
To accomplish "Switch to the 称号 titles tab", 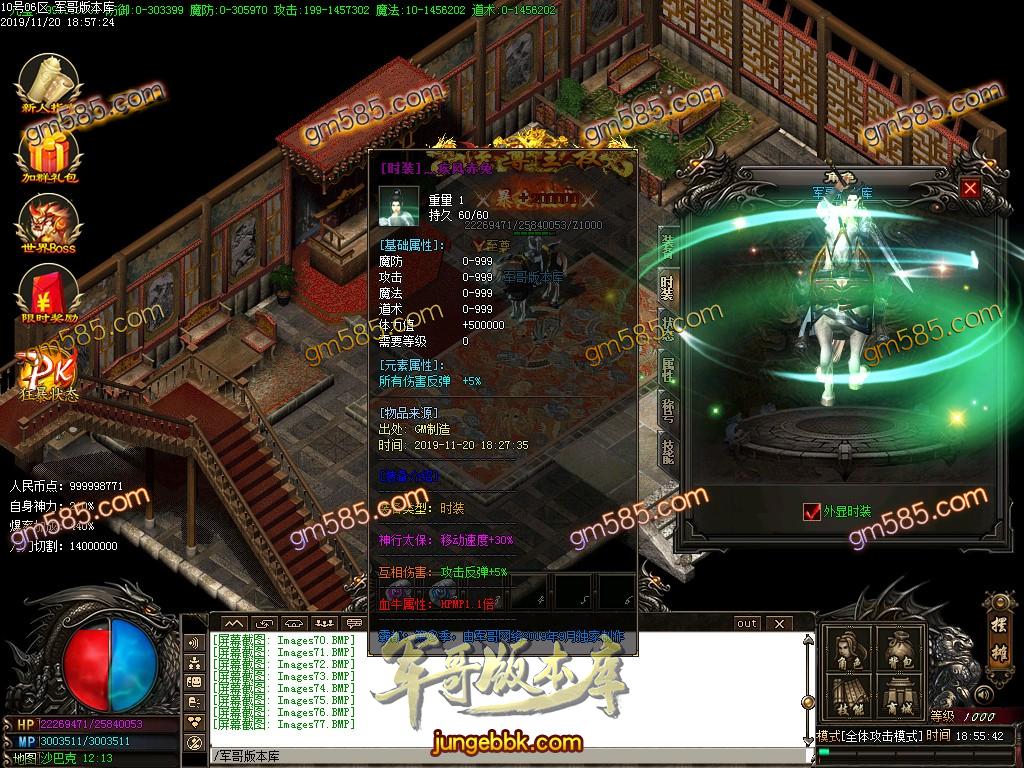I will pyautogui.click(x=667, y=411).
